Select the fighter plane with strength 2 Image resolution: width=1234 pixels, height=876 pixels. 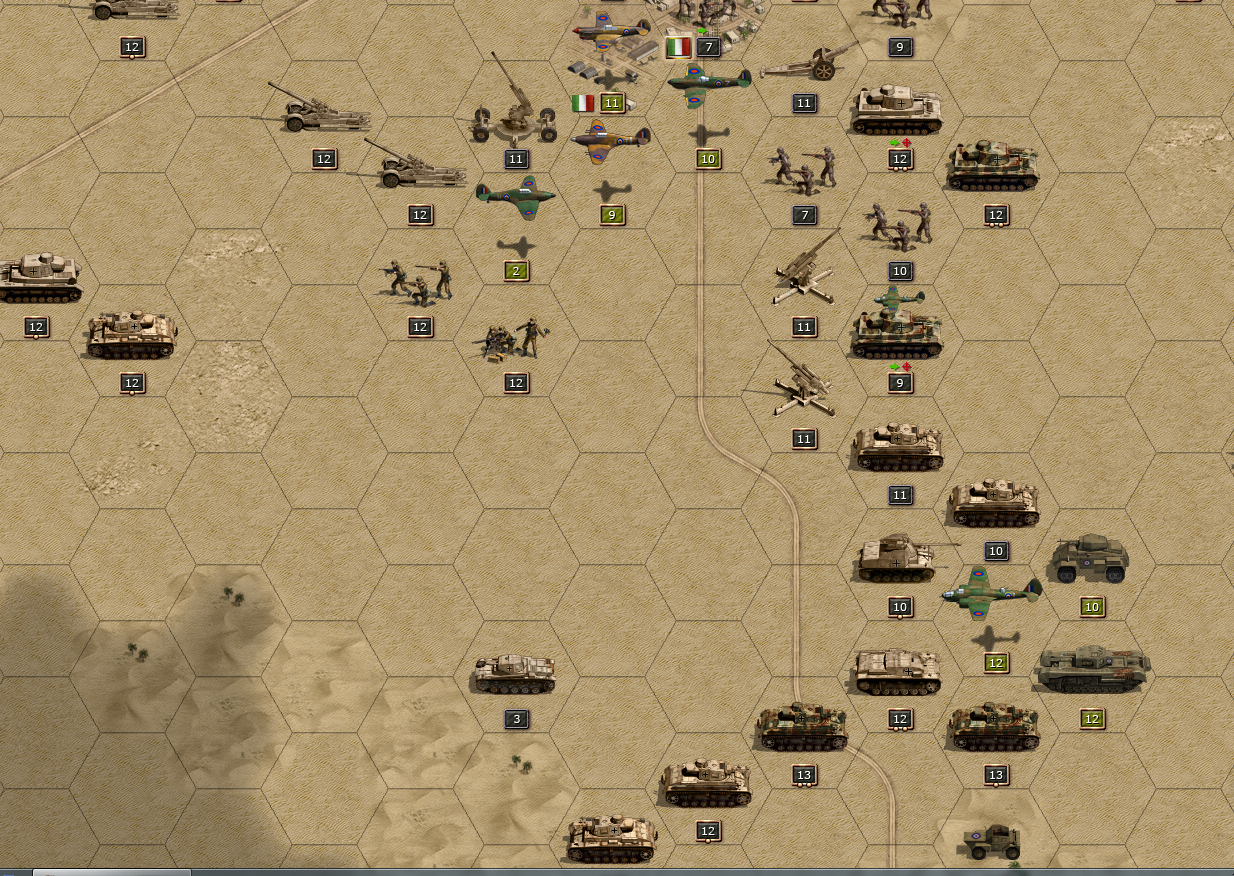pos(516,197)
